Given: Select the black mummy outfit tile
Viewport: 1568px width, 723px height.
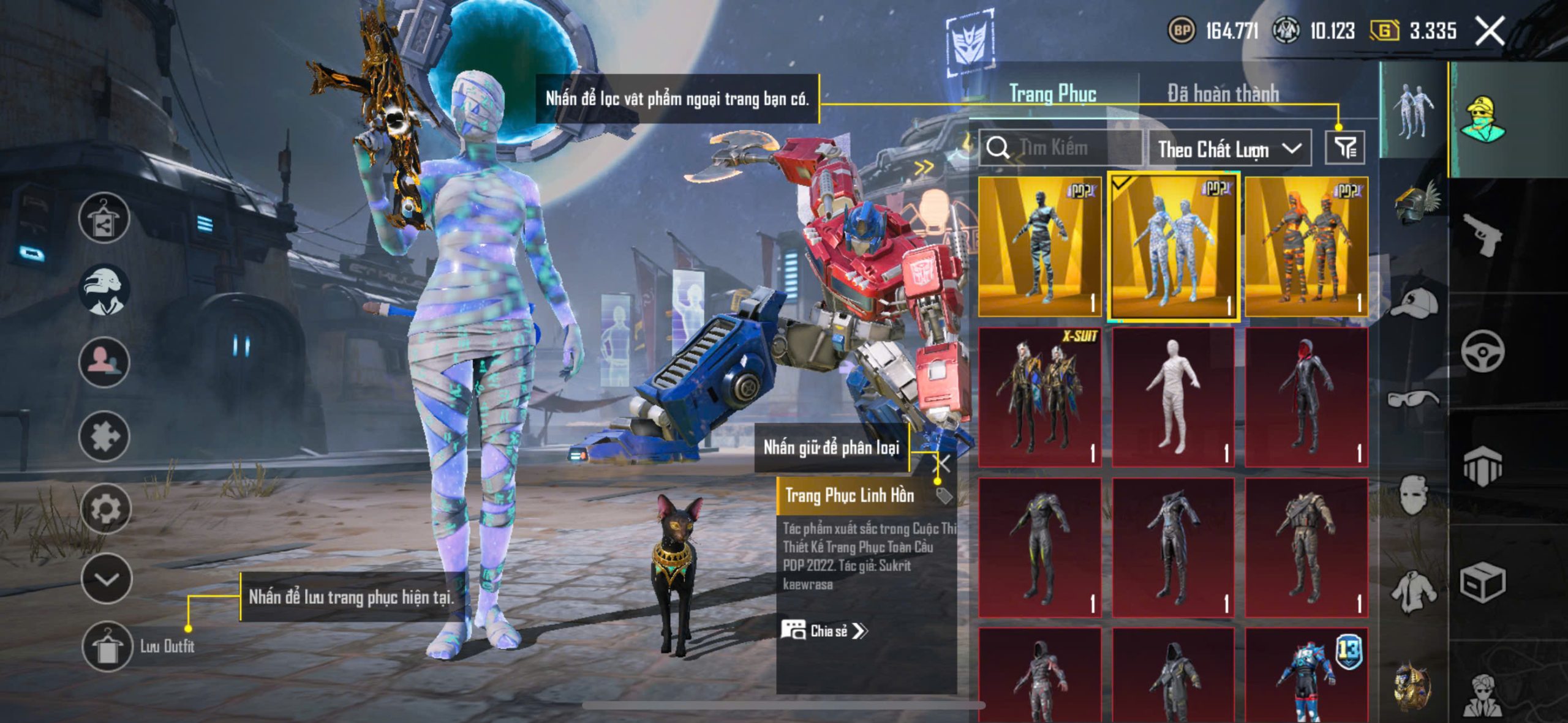Looking at the screenshot, I should point(1039,247).
